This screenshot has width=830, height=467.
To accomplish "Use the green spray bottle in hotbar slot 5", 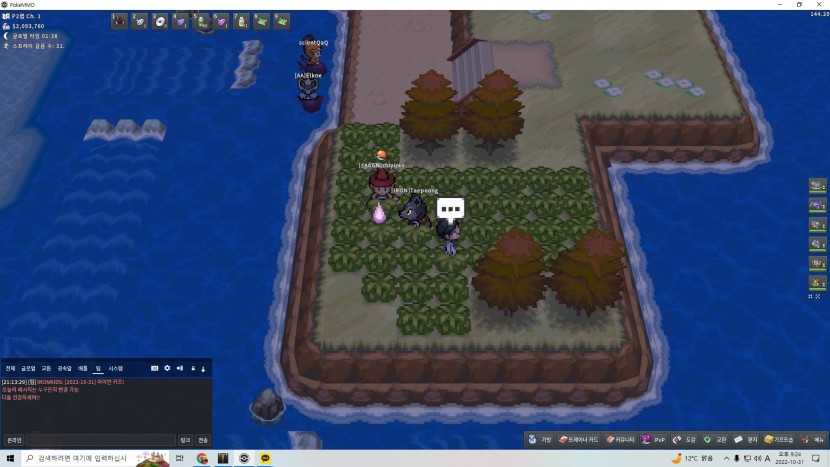I will (201, 20).
